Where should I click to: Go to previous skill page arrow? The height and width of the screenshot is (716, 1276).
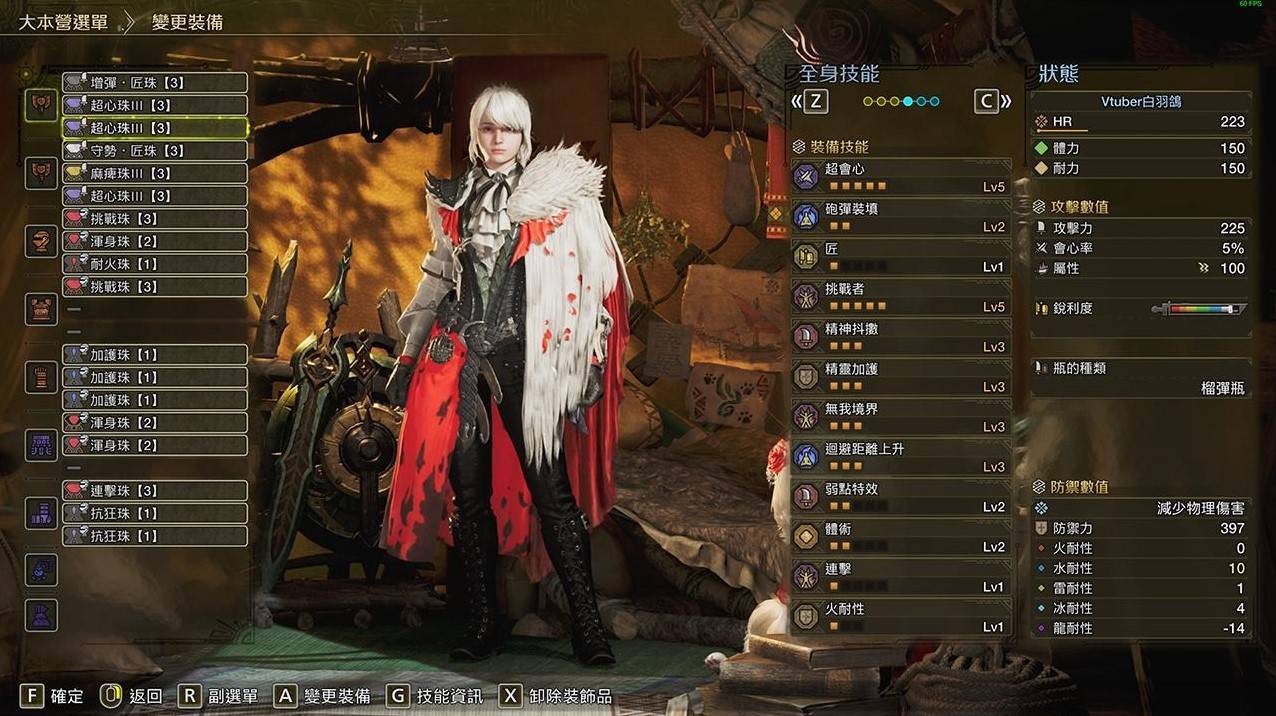(x=810, y=101)
